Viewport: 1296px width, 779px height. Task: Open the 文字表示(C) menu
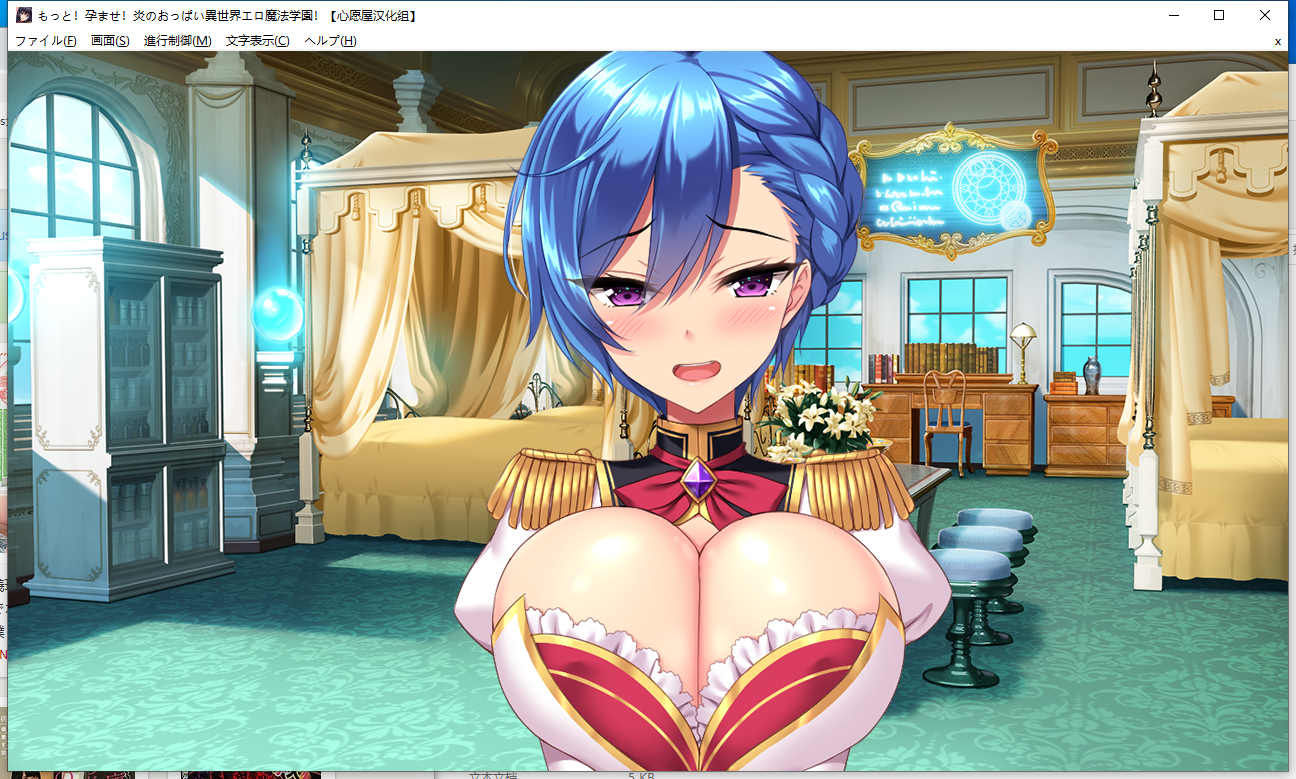tap(257, 41)
